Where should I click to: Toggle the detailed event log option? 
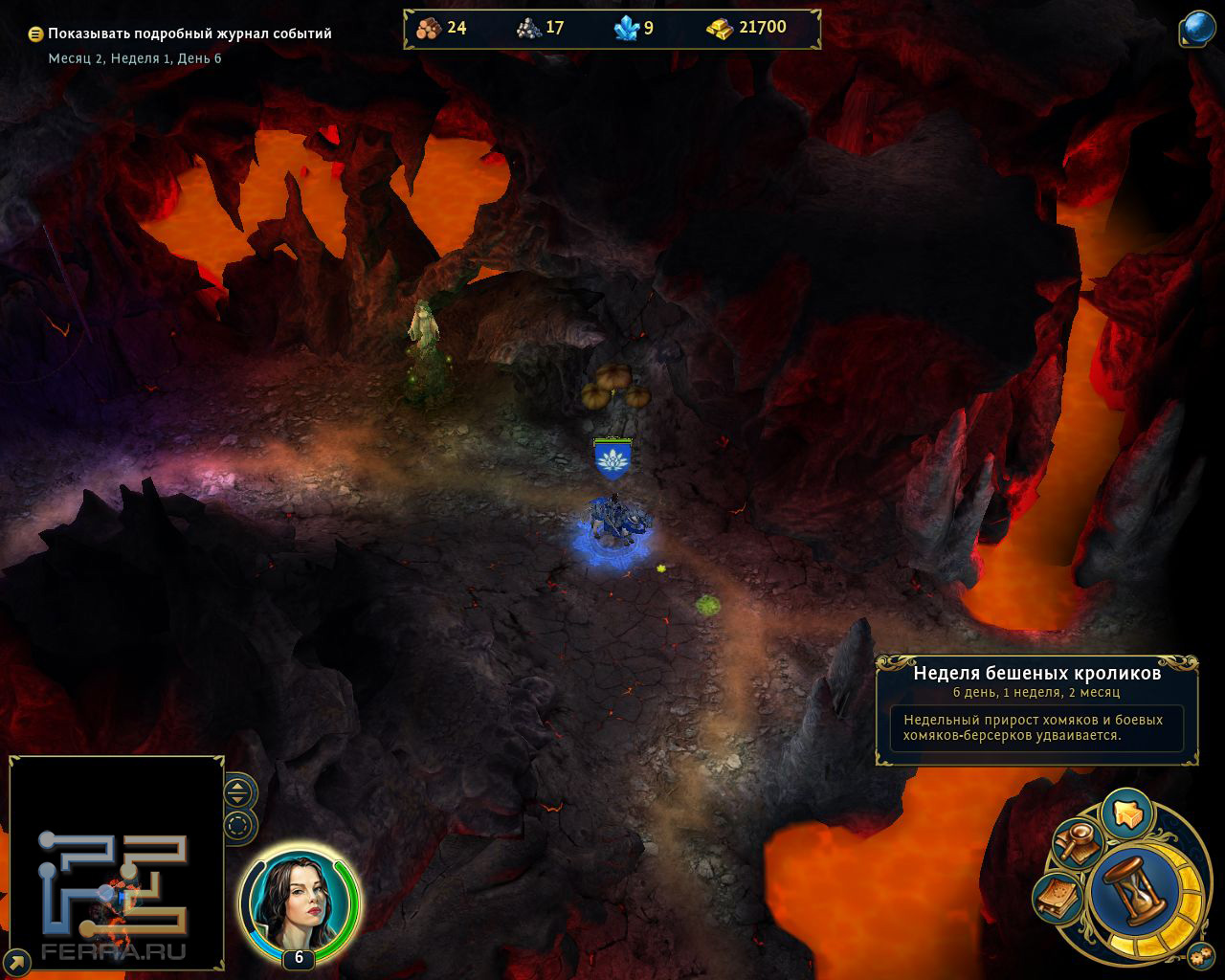(35, 33)
